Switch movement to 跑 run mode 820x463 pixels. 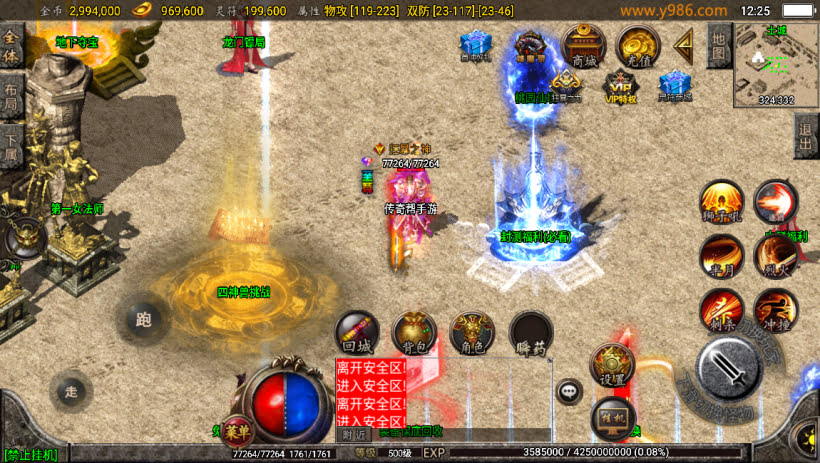(144, 319)
